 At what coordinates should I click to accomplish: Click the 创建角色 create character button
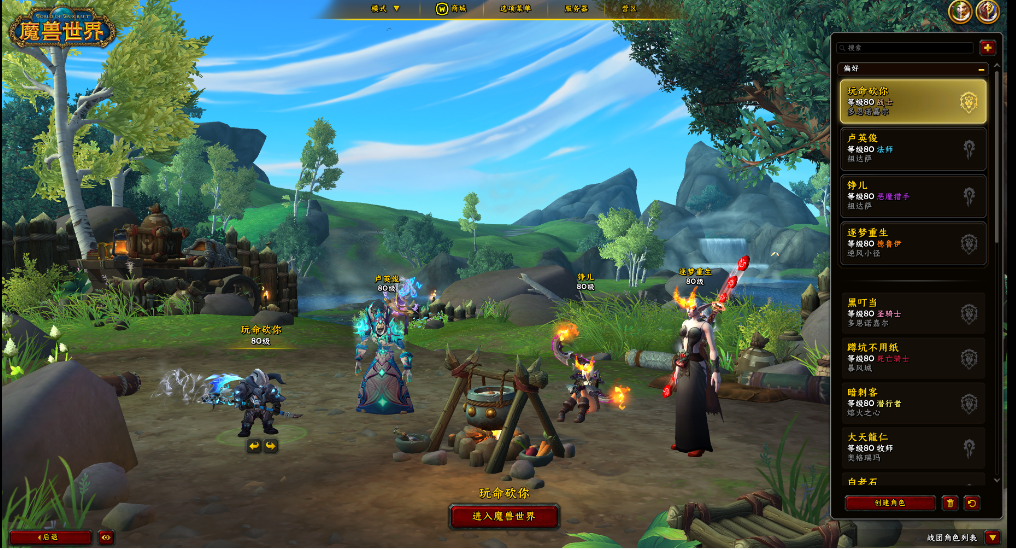(890, 503)
